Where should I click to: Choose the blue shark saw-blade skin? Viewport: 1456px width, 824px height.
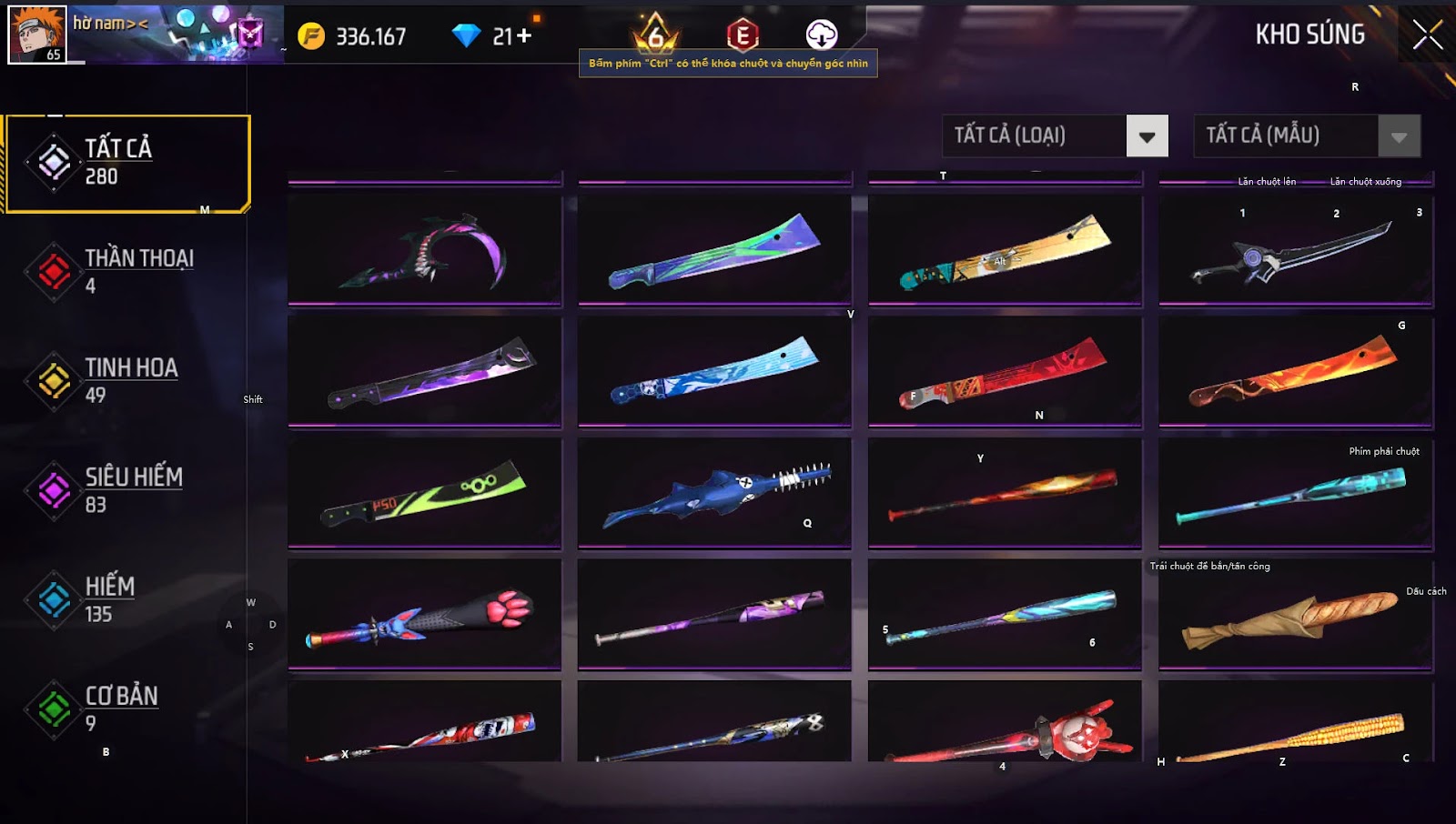click(x=714, y=494)
